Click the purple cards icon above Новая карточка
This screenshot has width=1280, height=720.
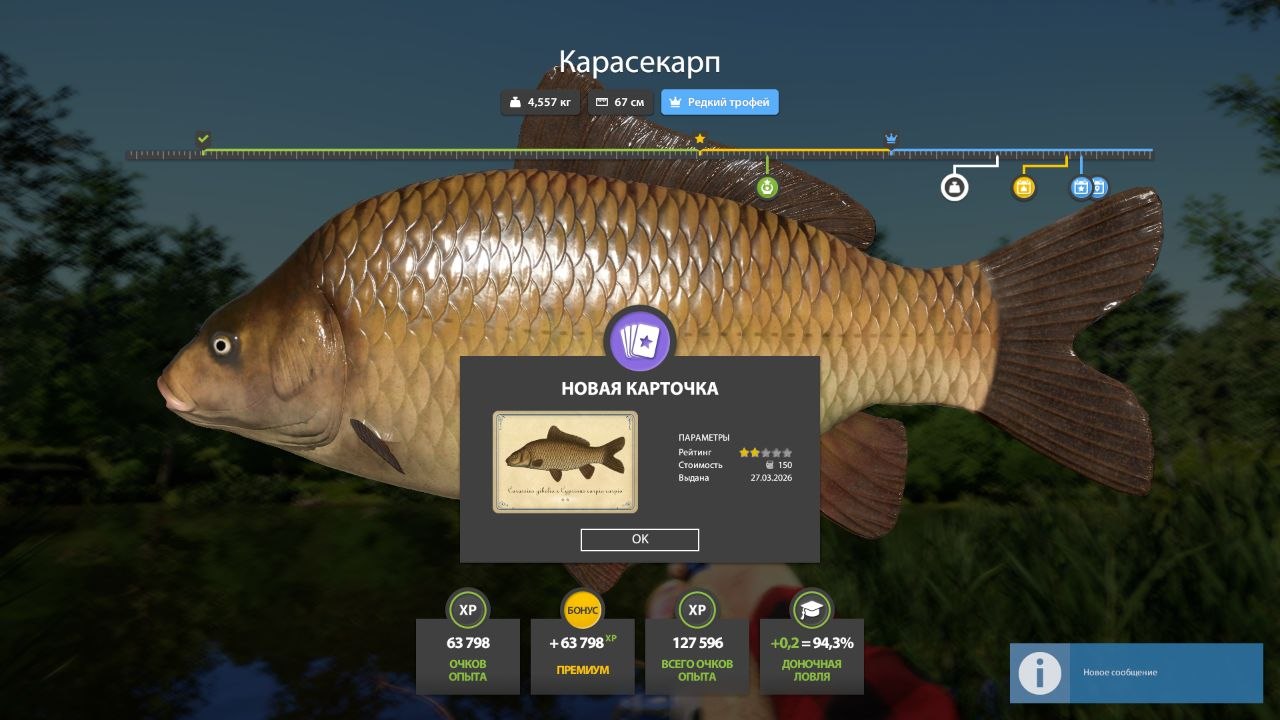coord(640,342)
